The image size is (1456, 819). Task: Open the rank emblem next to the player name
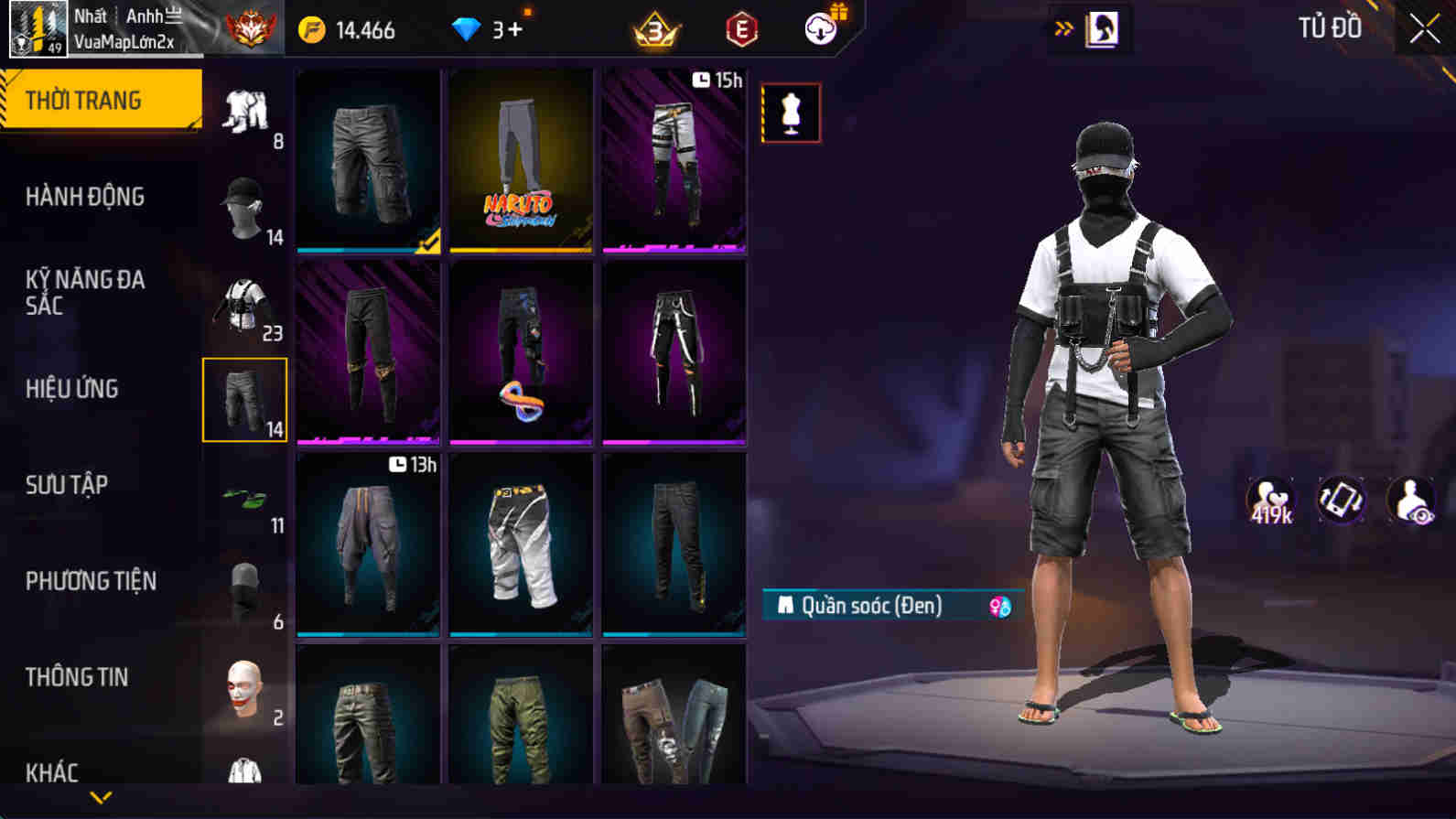(x=249, y=28)
